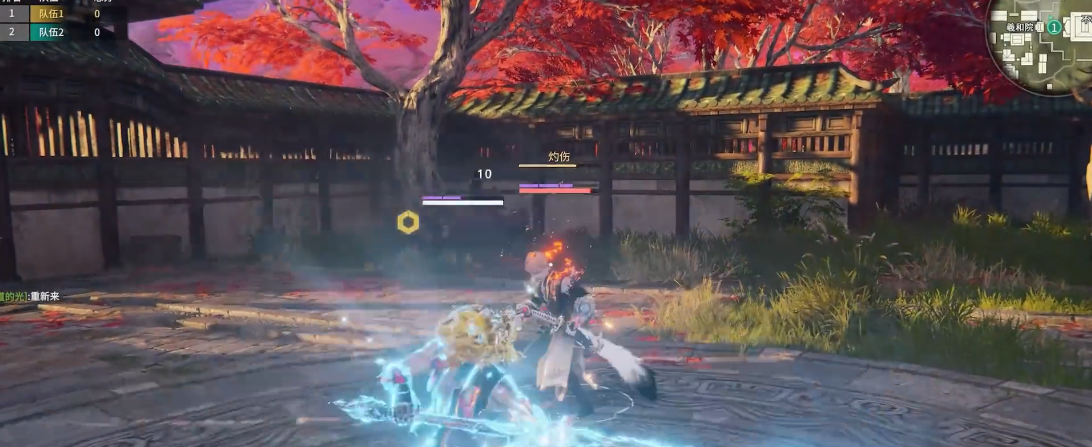Click the yellow hexagon target marker
This screenshot has height=447, width=1092.
(x=408, y=222)
